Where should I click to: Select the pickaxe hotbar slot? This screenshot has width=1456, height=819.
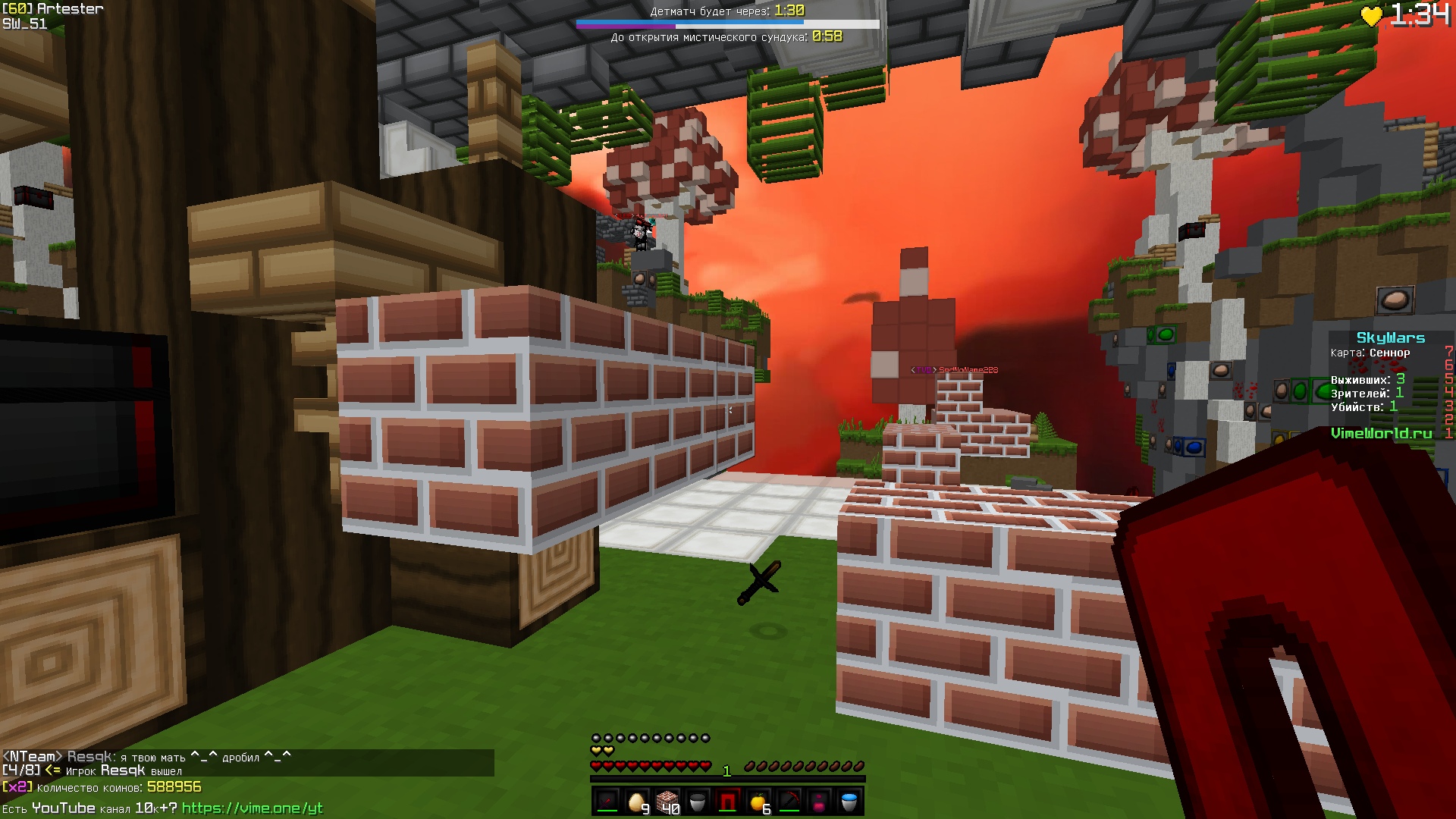click(789, 801)
